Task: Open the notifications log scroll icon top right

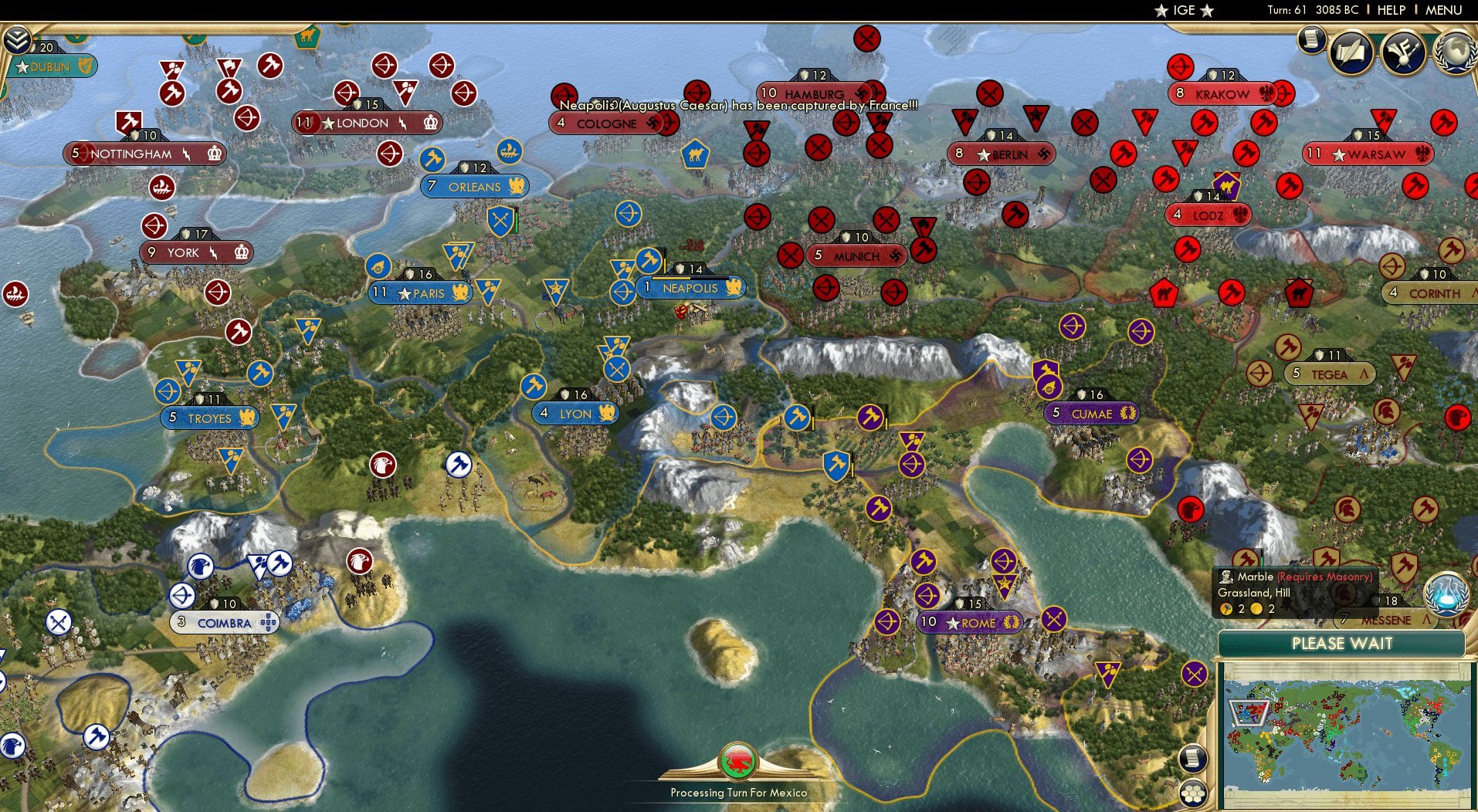Action: [x=1310, y=39]
